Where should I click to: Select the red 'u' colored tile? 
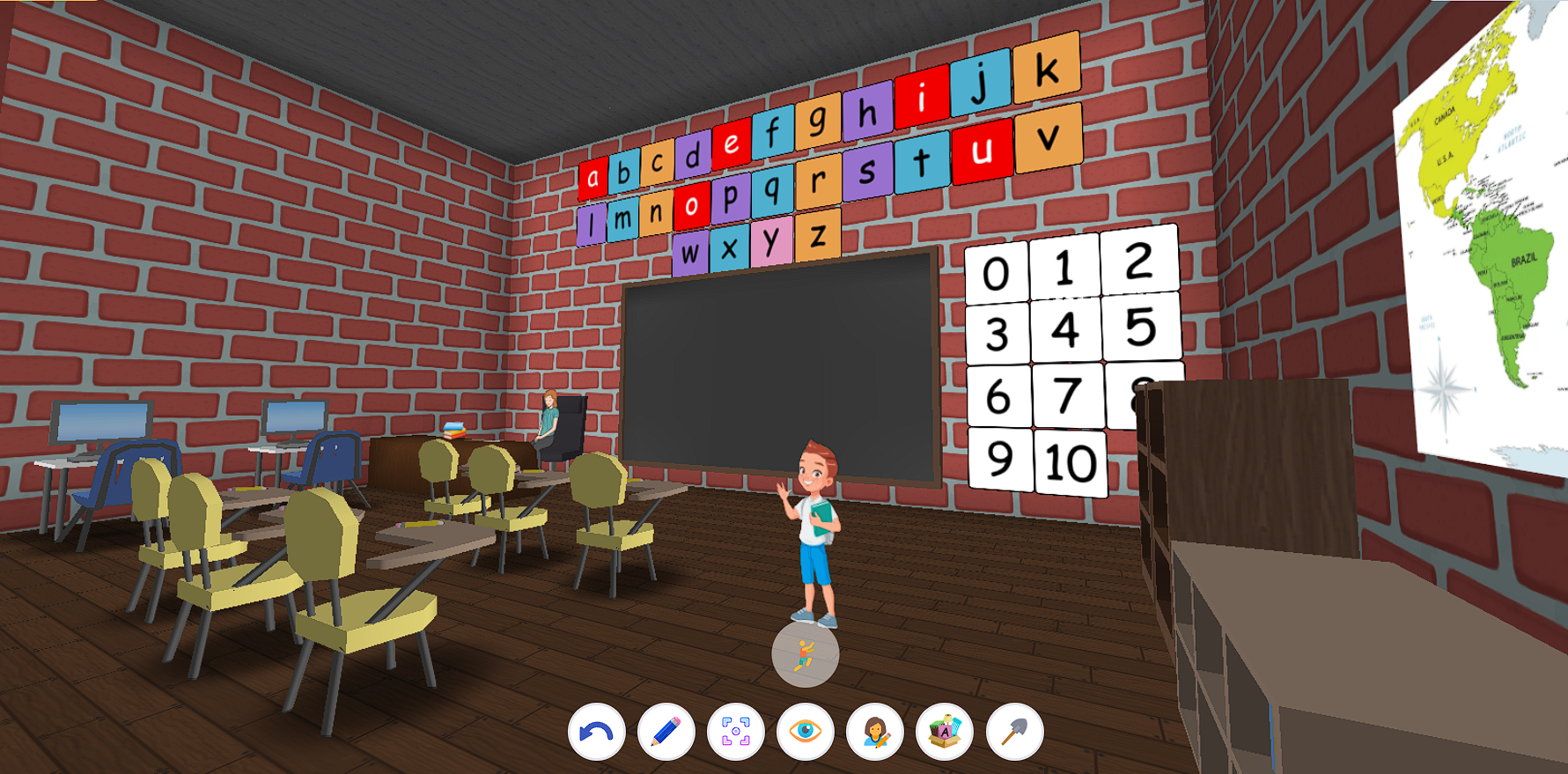pyautogui.click(x=984, y=152)
